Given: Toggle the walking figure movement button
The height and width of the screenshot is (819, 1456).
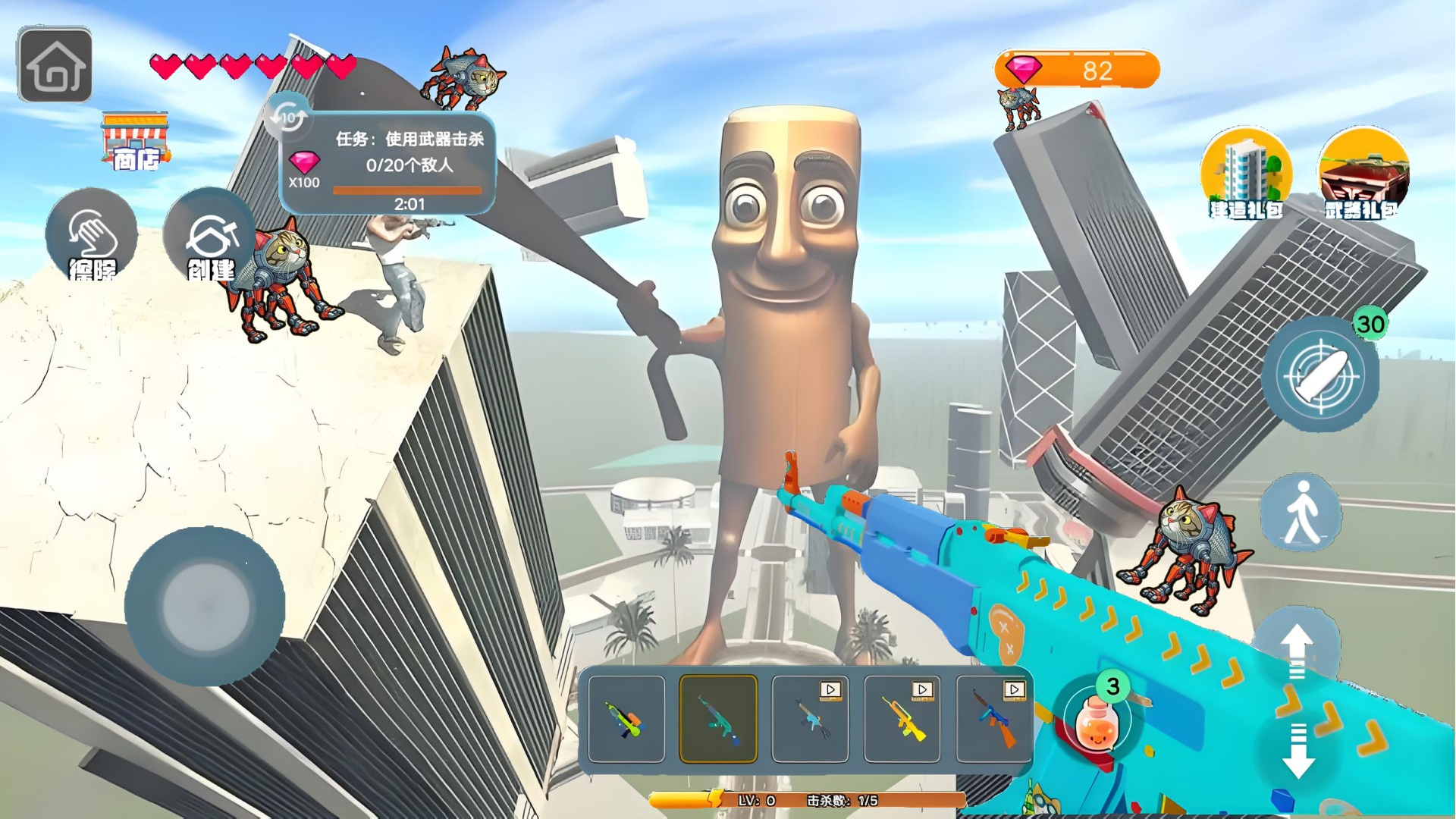Looking at the screenshot, I should [x=1301, y=513].
